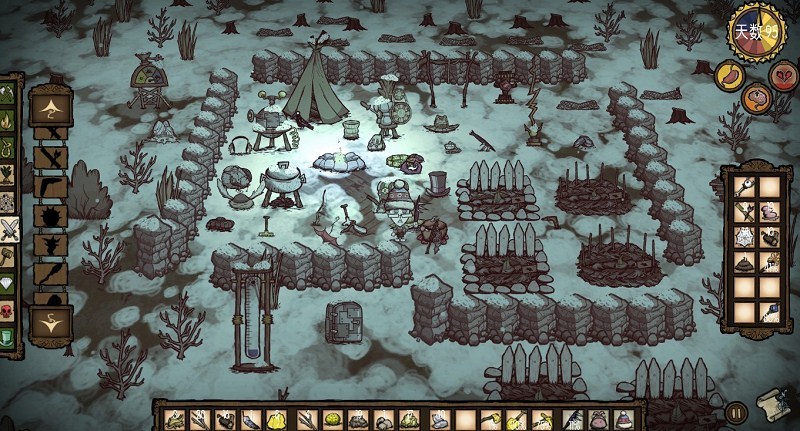Open the red skull Magic tab
The width and height of the screenshot is (800, 431).
[x=8, y=307]
